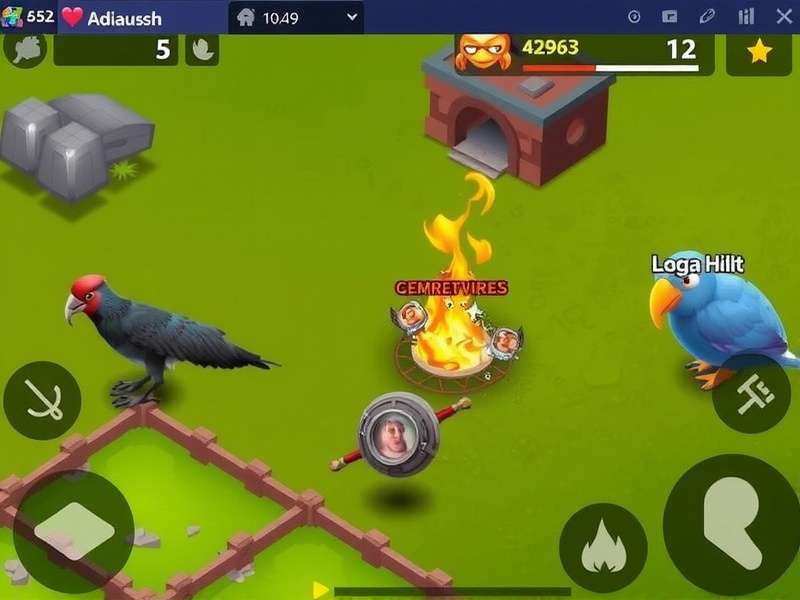
Task: Select the leaf icon beside the 5 counter
Action: click(203, 50)
